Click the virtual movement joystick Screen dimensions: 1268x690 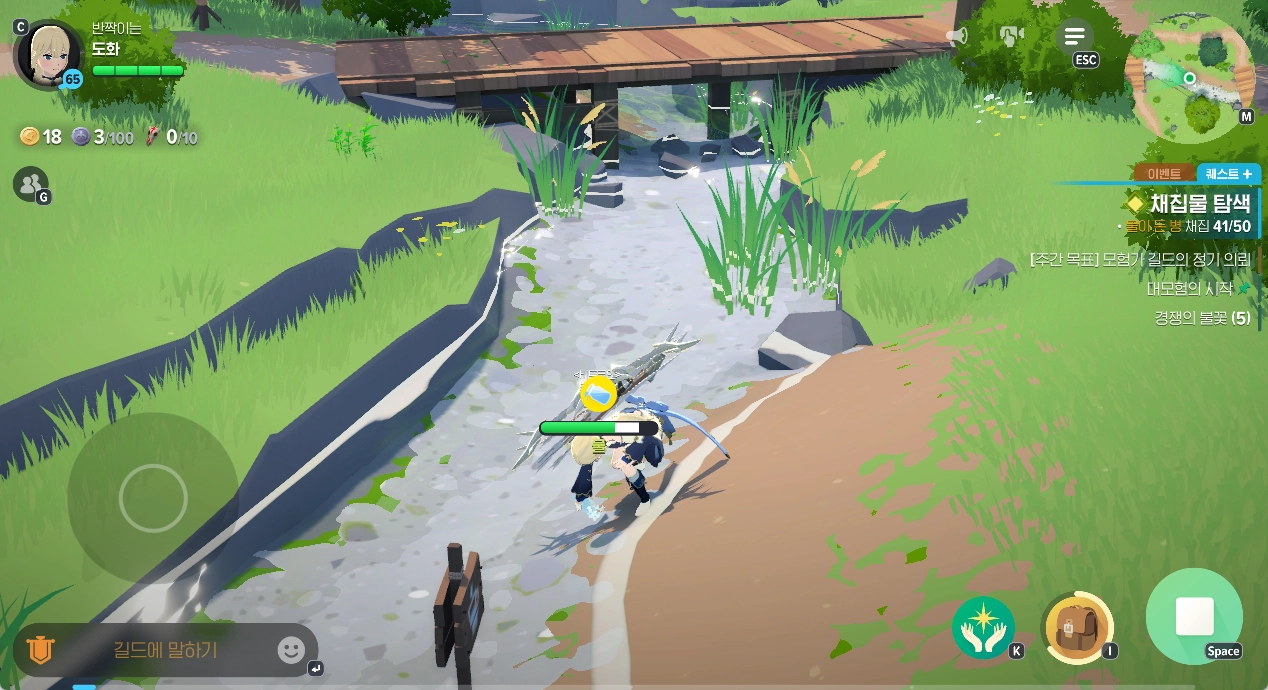tap(153, 497)
